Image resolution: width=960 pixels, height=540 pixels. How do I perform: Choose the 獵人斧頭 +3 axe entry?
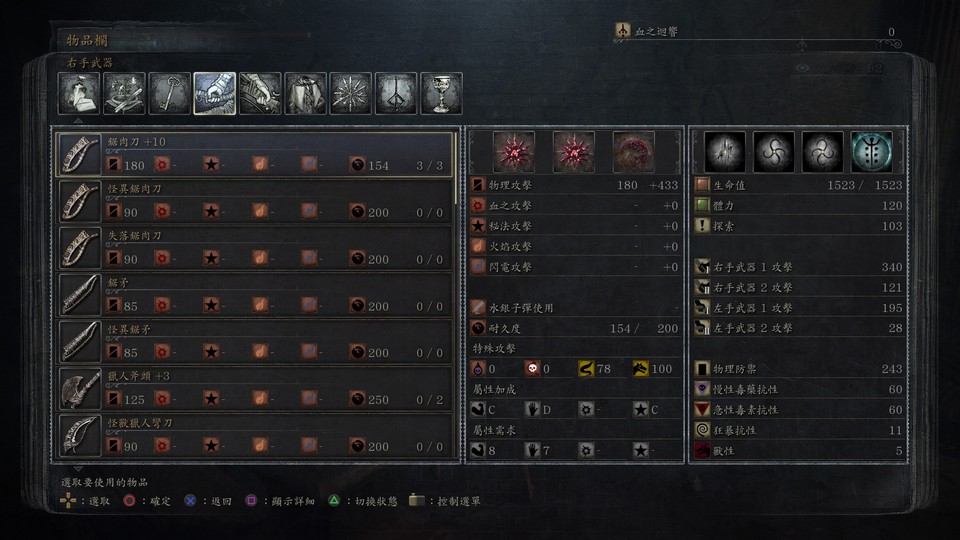pyautogui.click(x=255, y=389)
